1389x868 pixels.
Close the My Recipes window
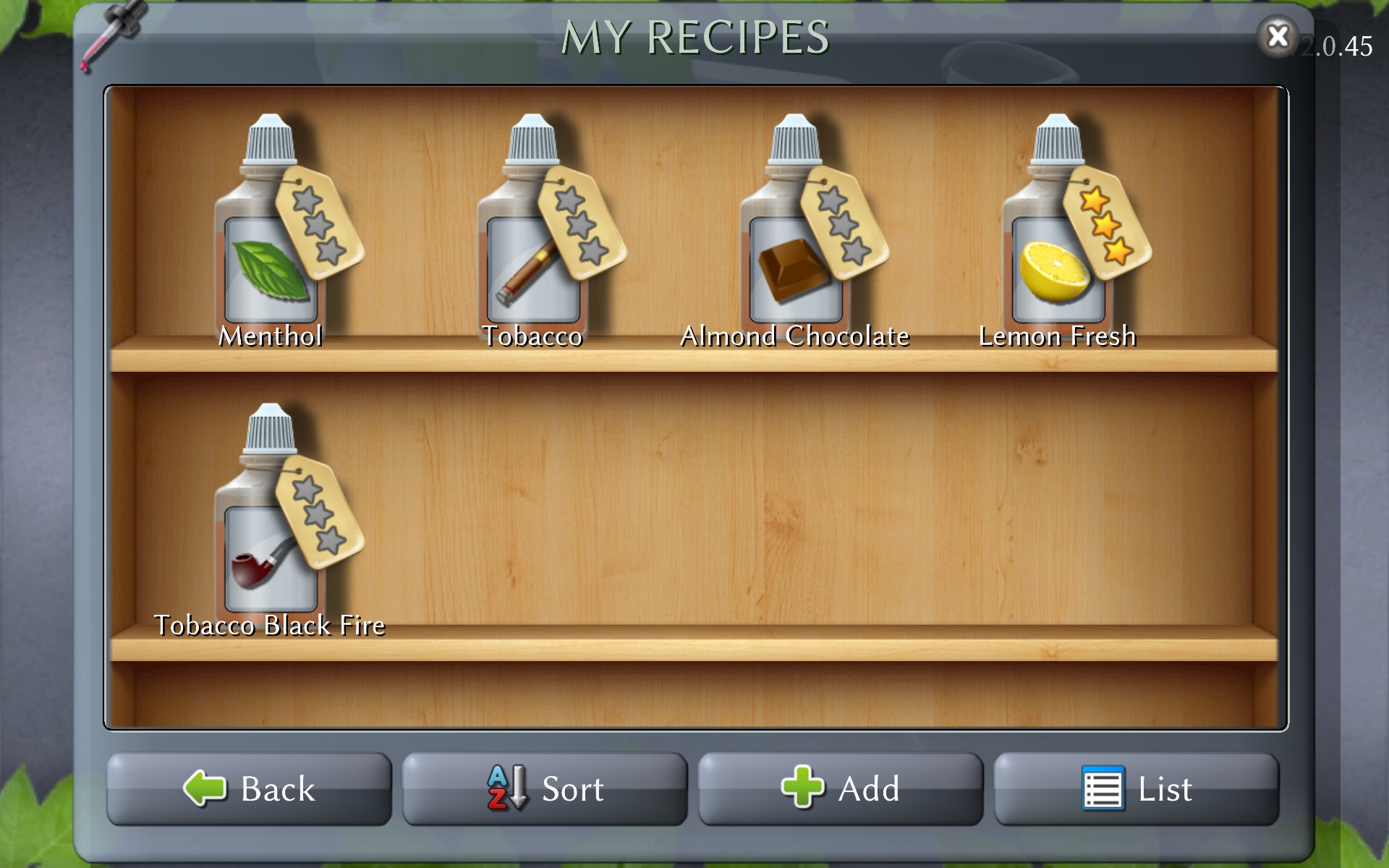1278,36
